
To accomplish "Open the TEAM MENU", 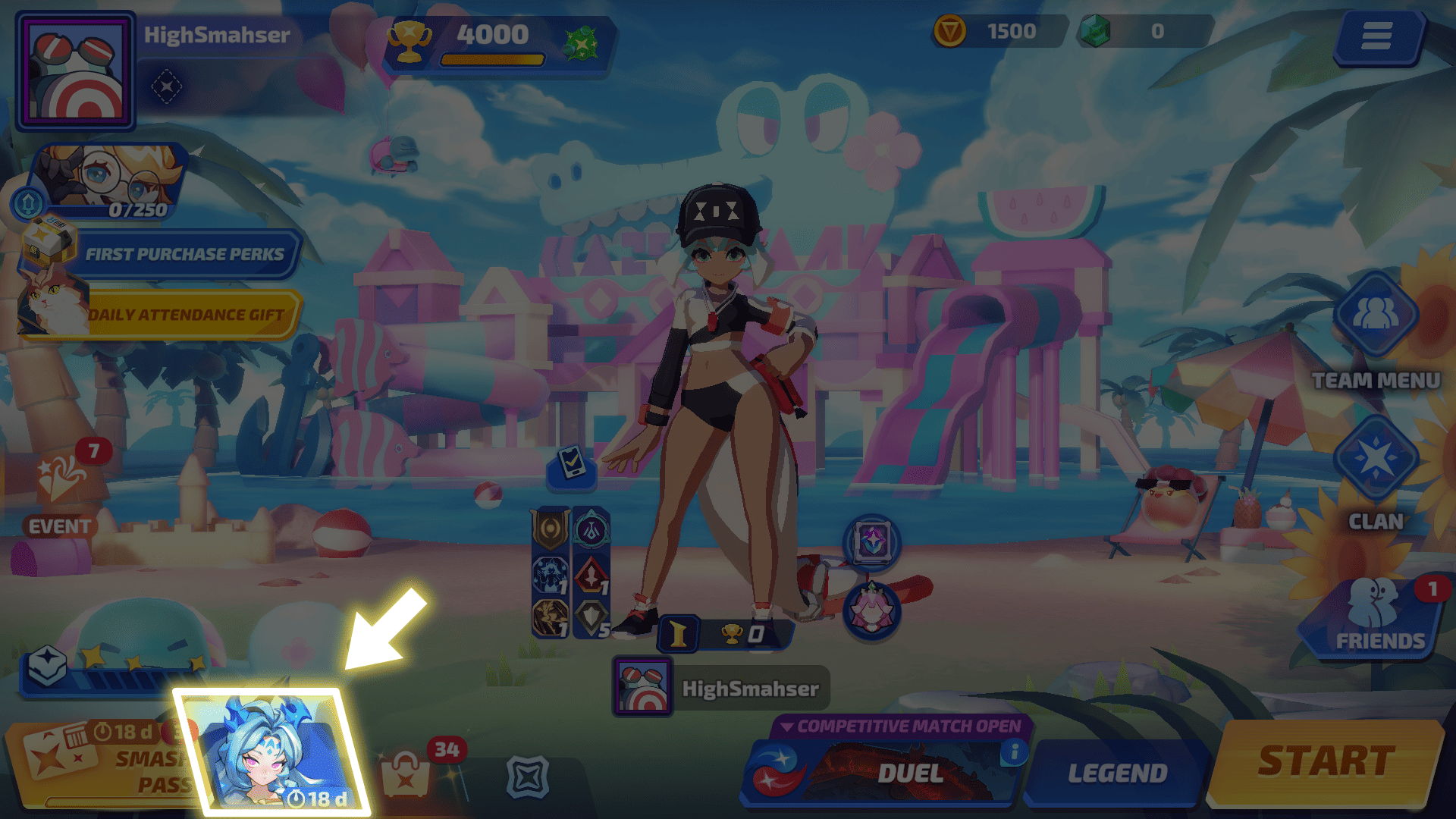I will (x=1375, y=315).
